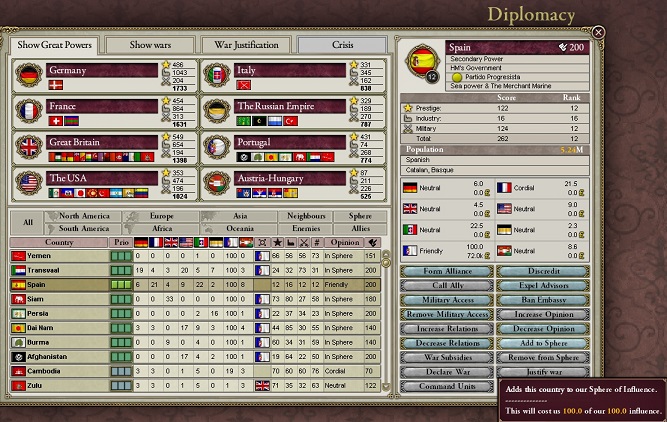Select the Crisis tab
The height and width of the screenshot is (422, 667).
[x=342, y=45]
